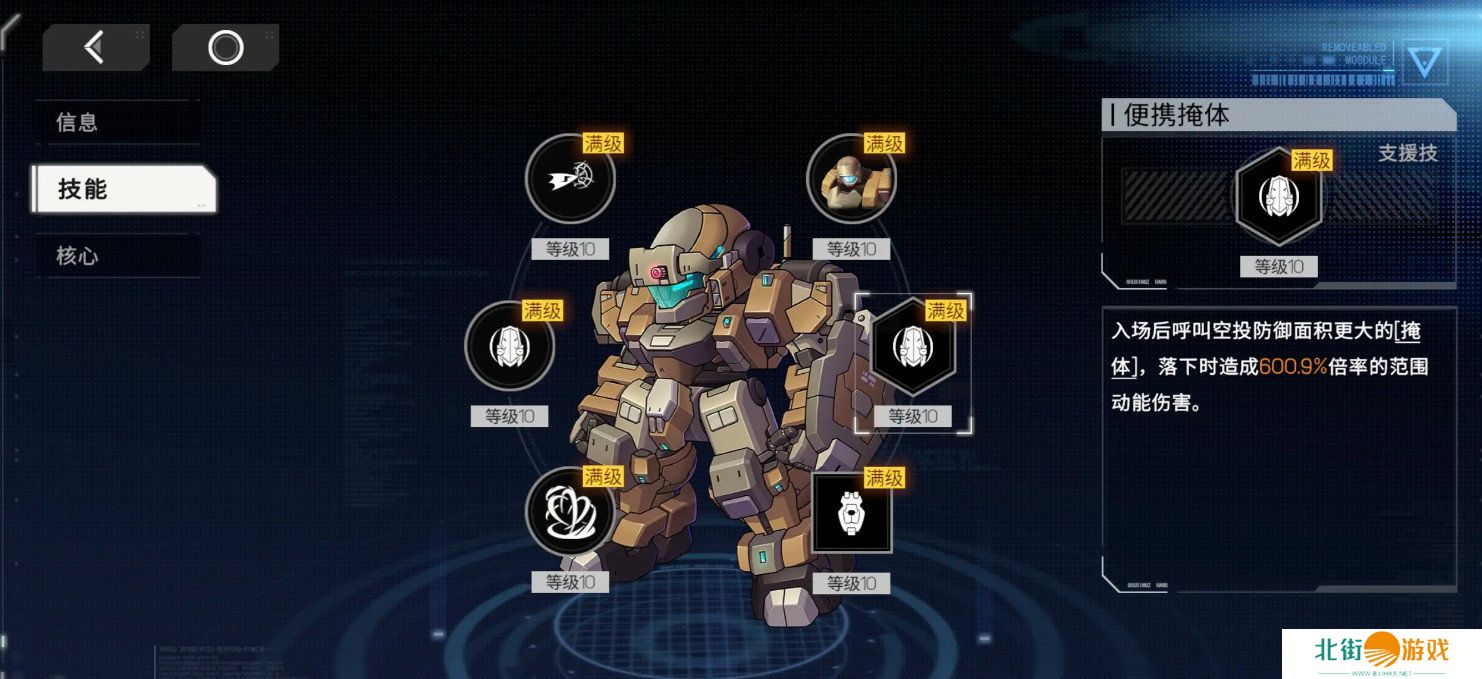Select the hexagonal shield support skill
This screenshot has height=679, width=1482.
pos(912,346)
